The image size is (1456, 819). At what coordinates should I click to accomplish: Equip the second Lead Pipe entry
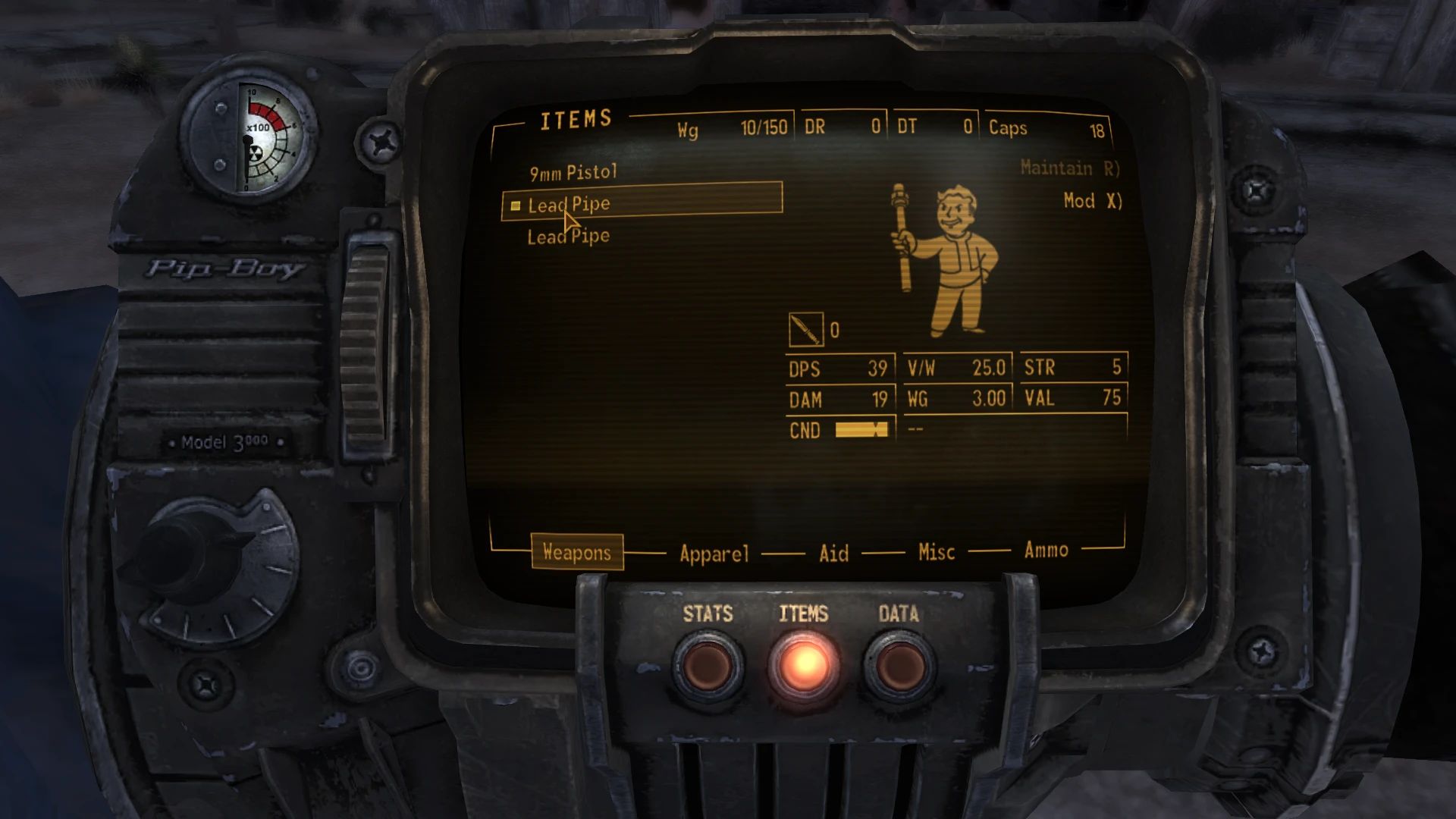coord(569,236)
